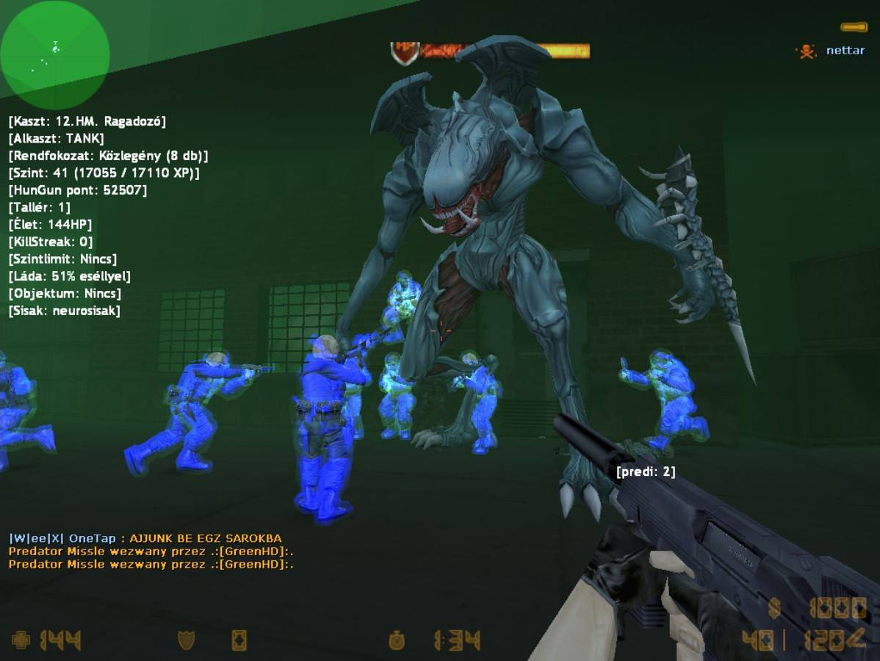
Task: Select the bullet icon above the kill feed
Action: point(853,27)
